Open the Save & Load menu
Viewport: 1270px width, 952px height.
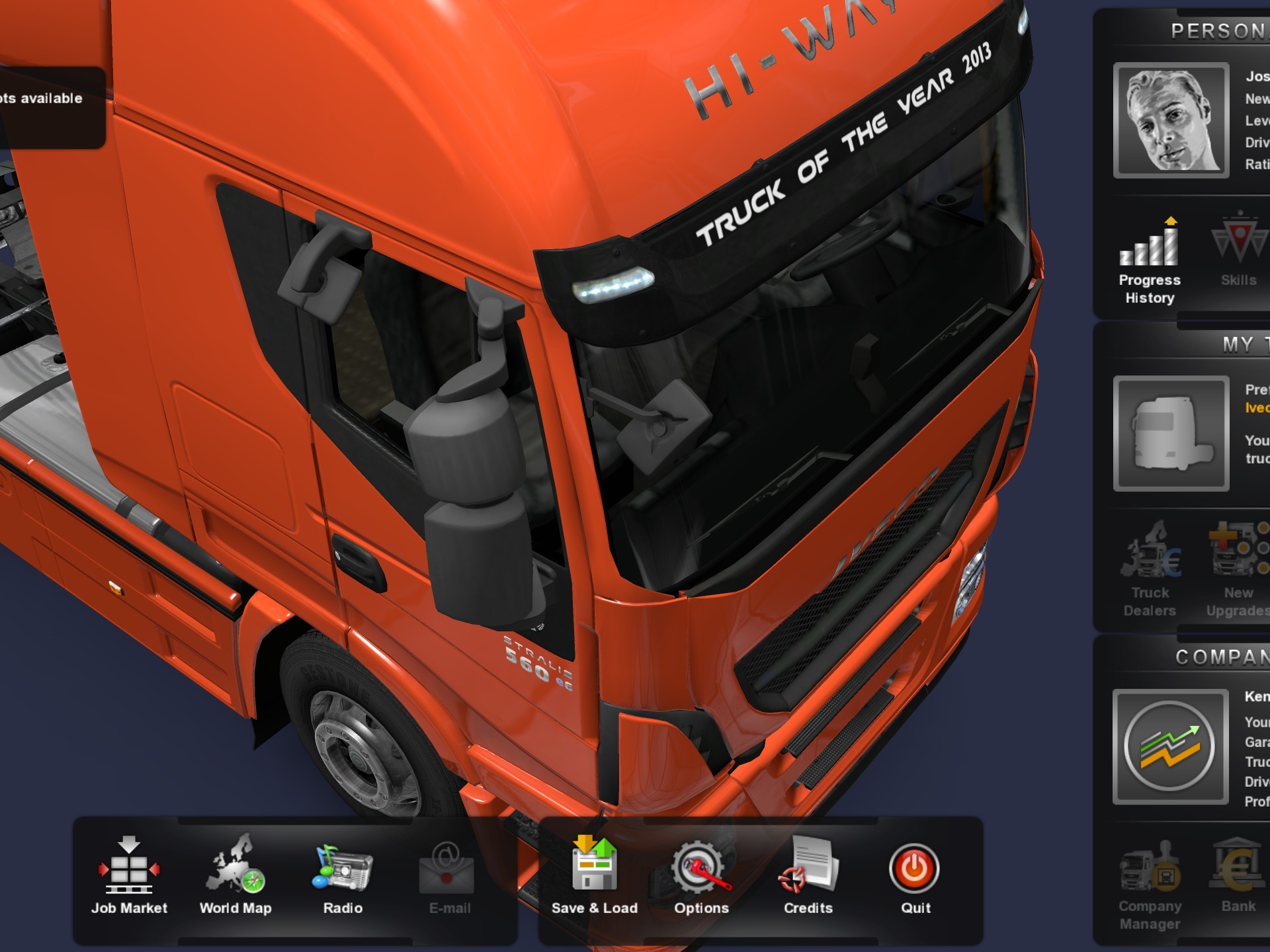(594, 876)
